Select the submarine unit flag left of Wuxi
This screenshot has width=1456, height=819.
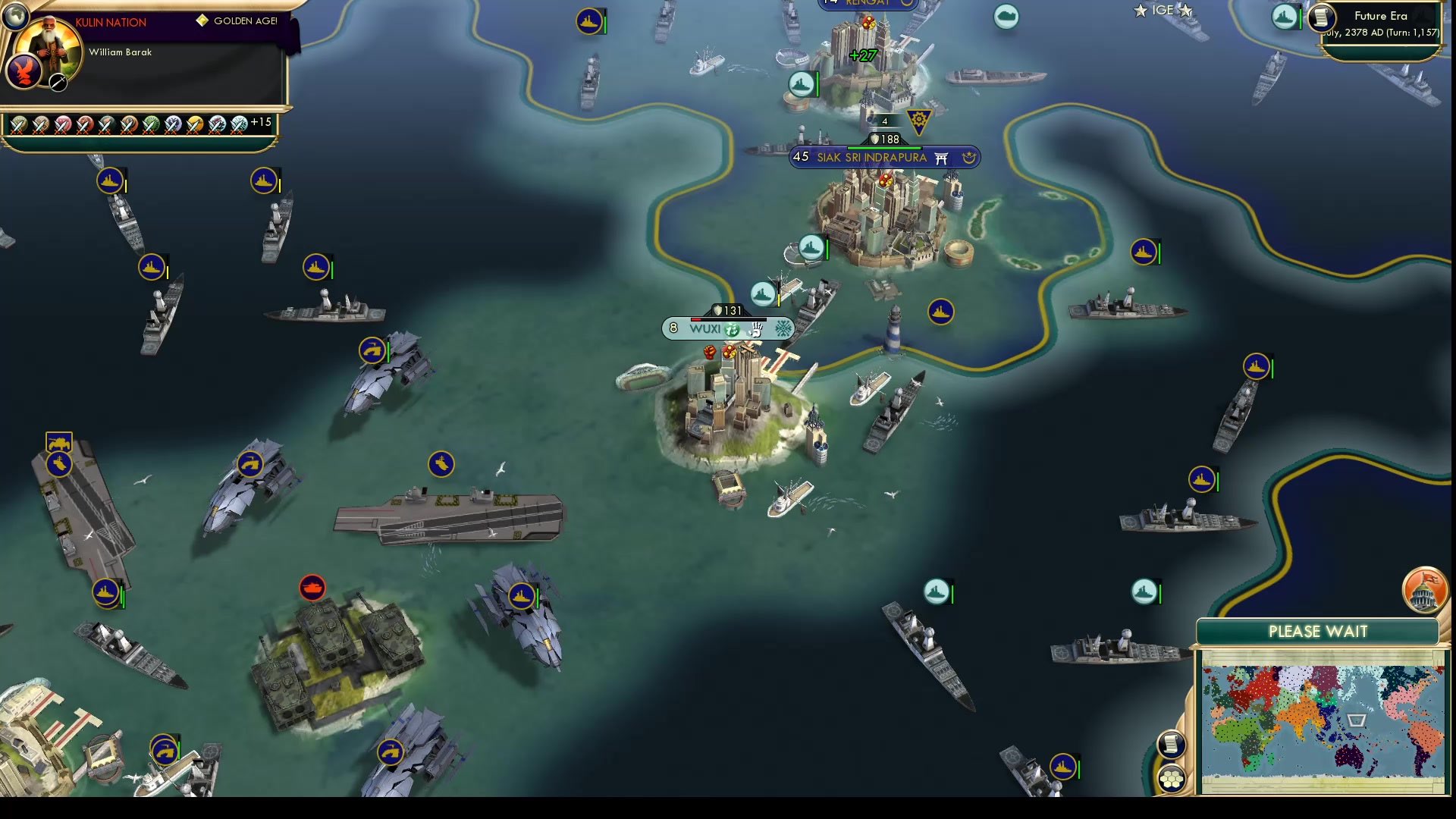pyautogui.click(x=440, y=463)
